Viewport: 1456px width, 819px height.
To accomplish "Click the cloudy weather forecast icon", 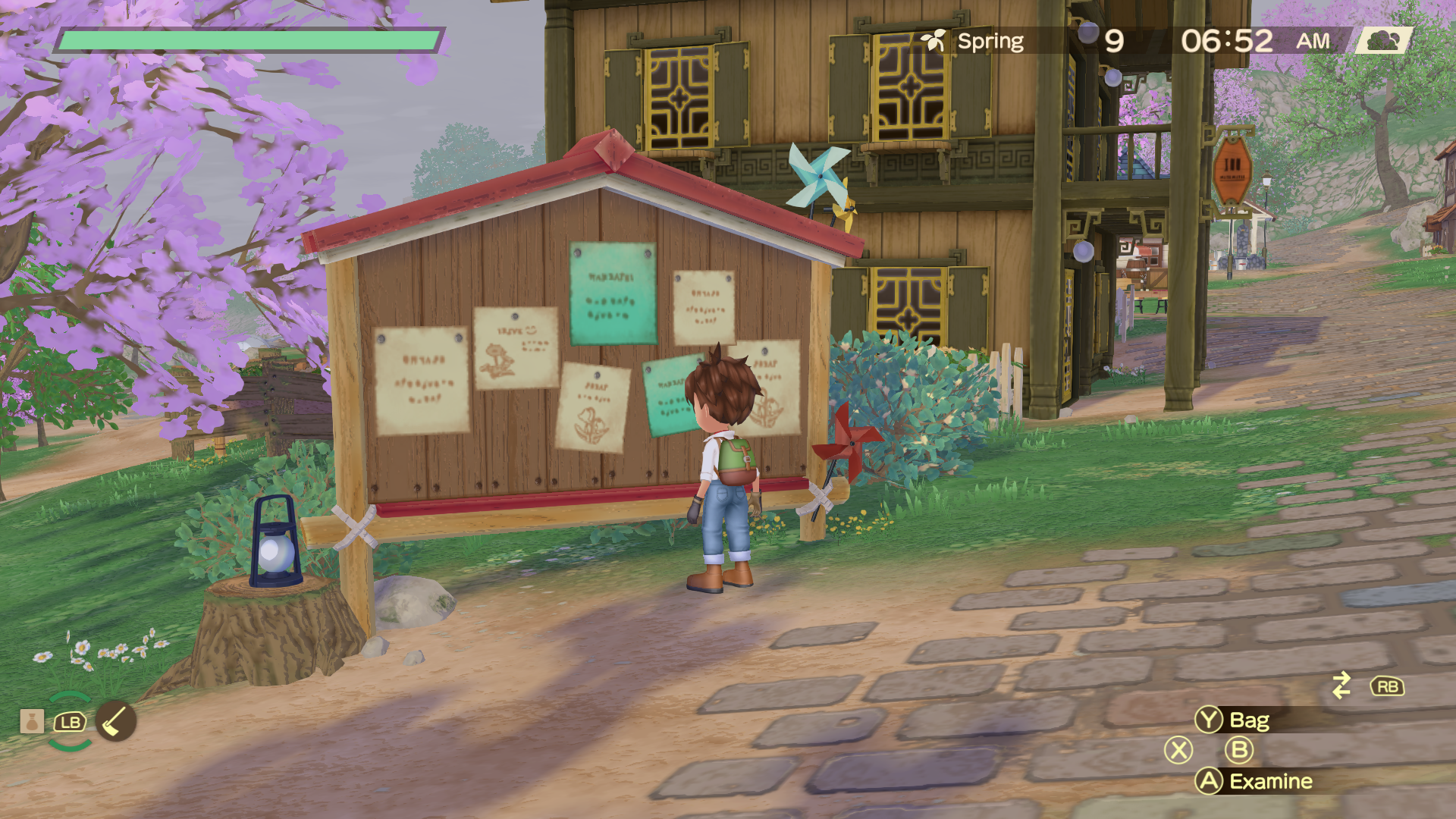I will [1383, 41].
